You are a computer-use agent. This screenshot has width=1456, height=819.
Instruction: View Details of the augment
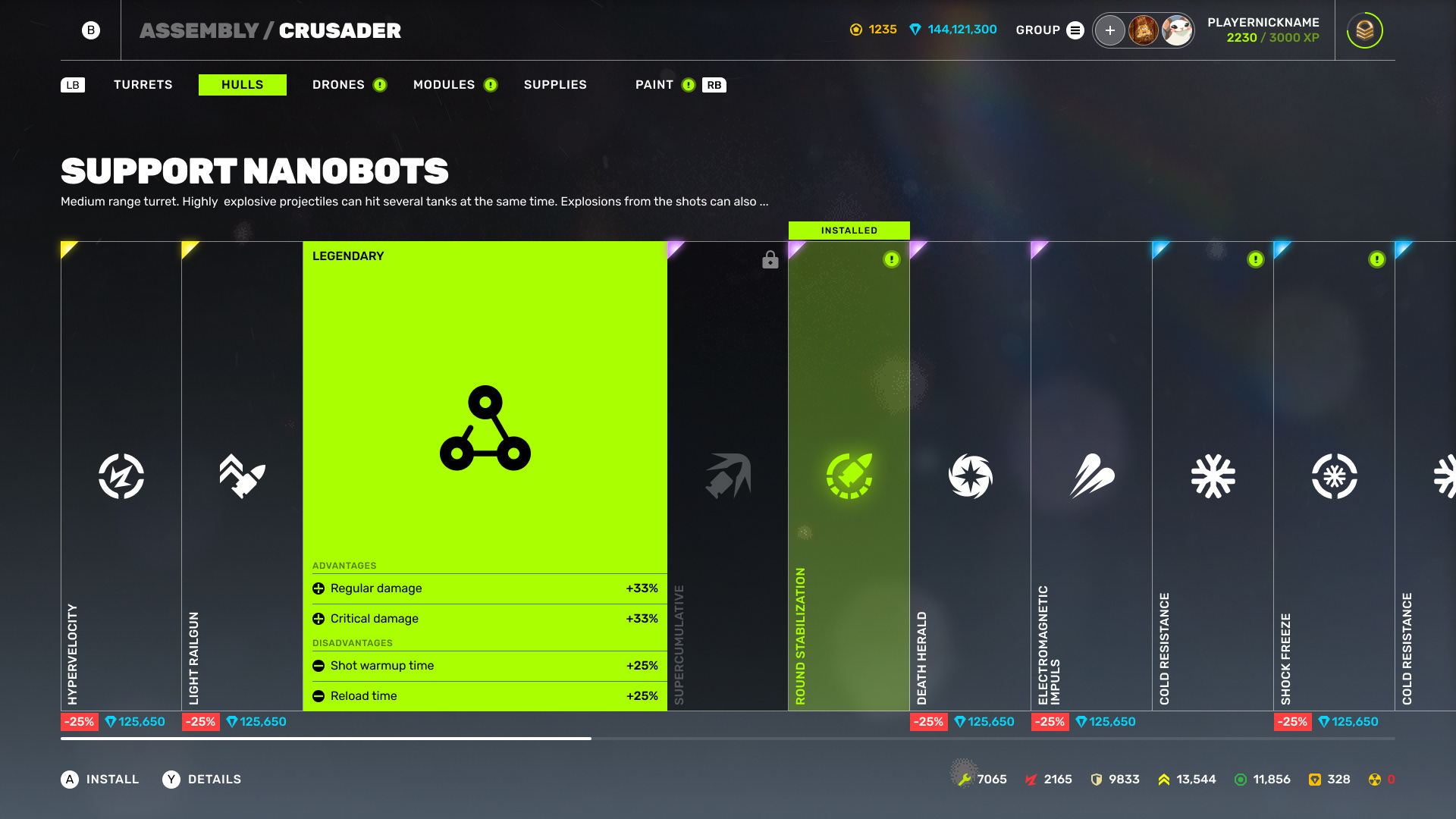pyautogui.click(x=202, y=780)
